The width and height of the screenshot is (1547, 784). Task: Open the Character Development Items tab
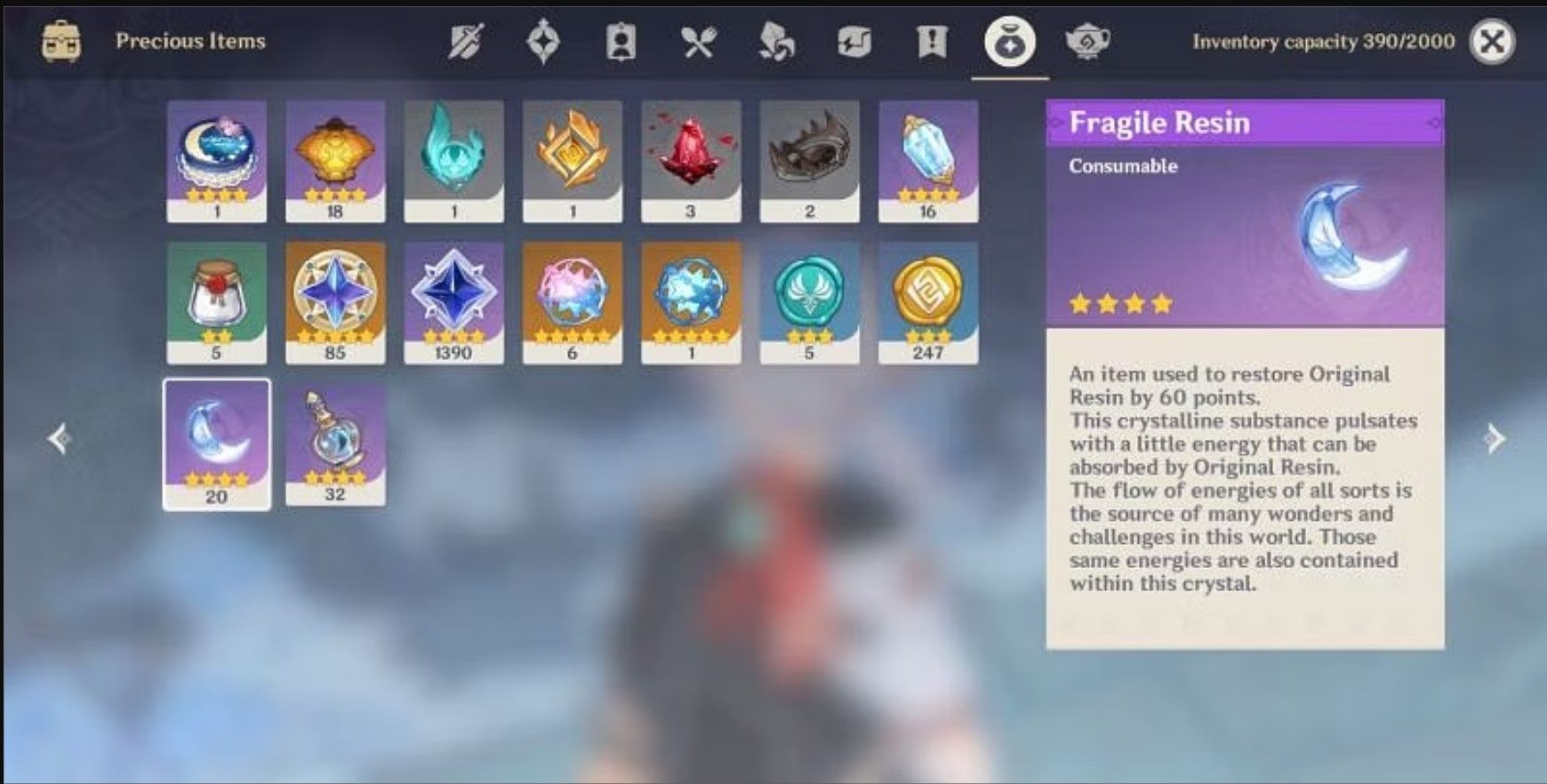pyautogui.click(x=621, y=39)
